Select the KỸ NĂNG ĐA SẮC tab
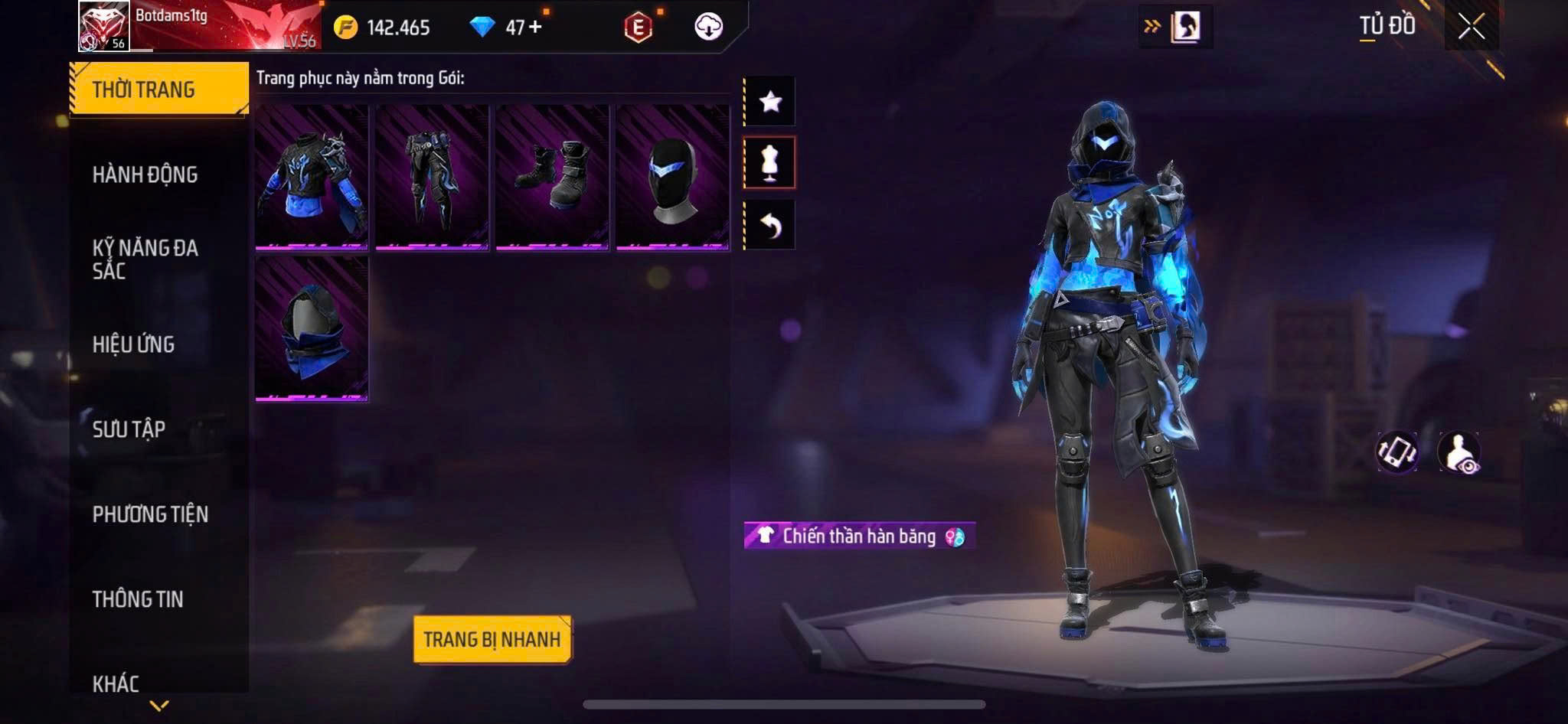The height and width of the screenshot is (724, 1568). coord(145,259)
